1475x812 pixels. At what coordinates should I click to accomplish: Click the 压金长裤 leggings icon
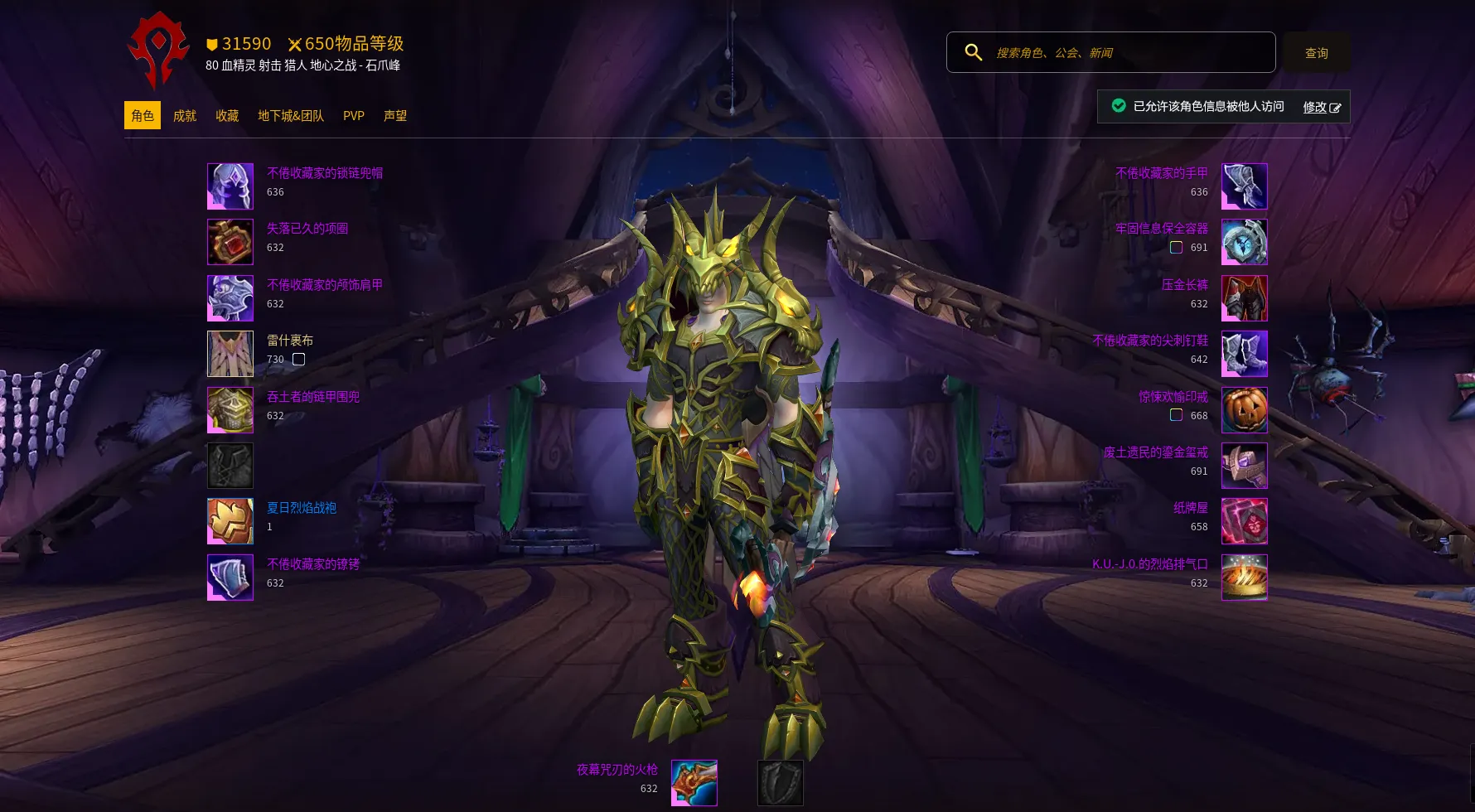1244,298
